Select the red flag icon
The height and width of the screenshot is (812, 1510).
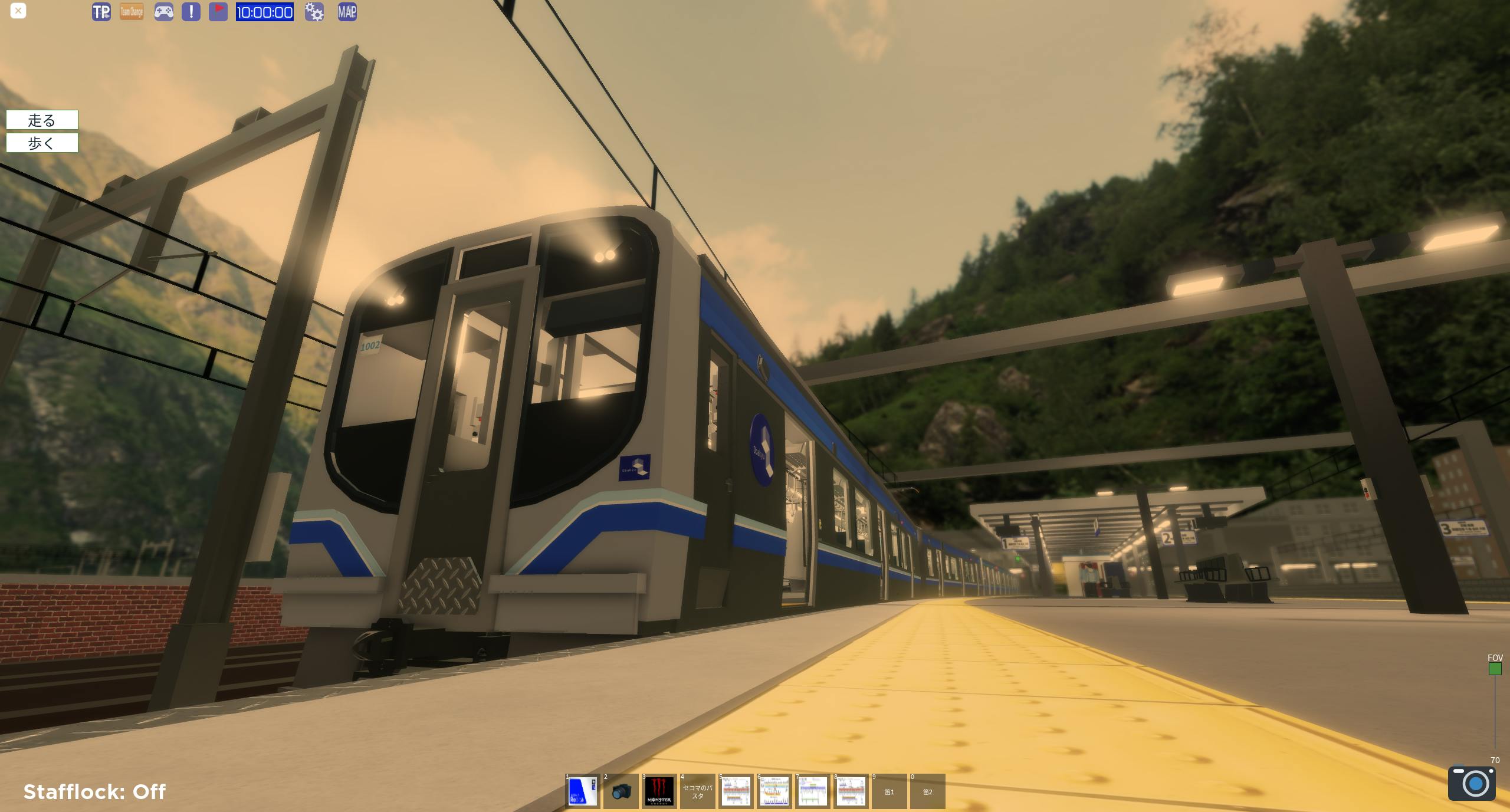point(218,12)
